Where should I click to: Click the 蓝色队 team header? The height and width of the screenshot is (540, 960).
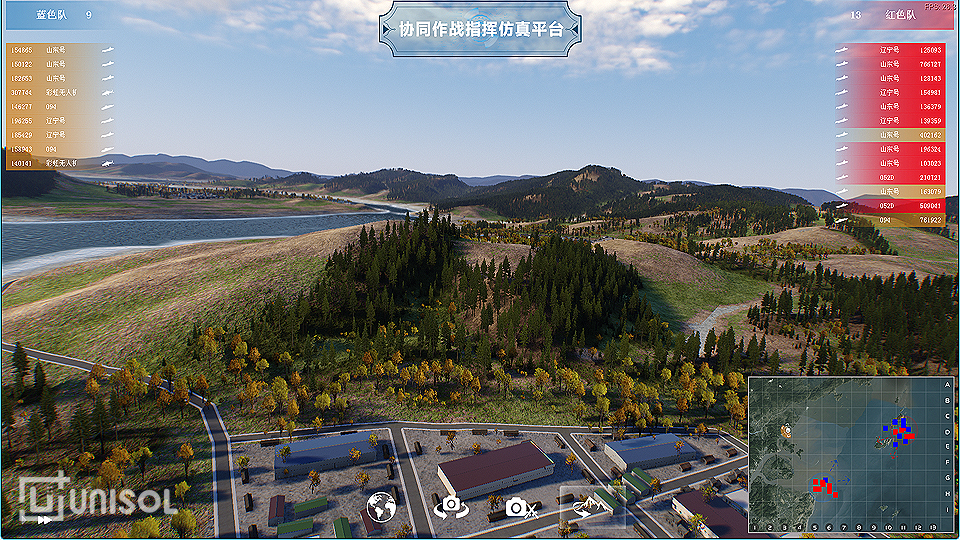coord(52,15)
